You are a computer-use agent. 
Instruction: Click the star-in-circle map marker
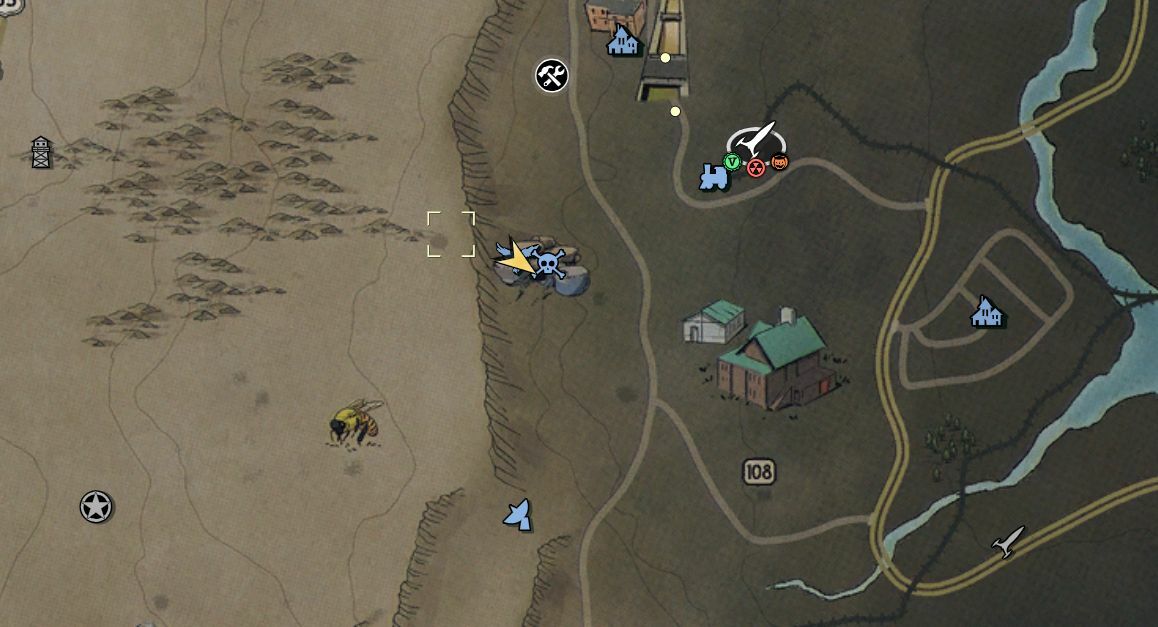[96, 507]
